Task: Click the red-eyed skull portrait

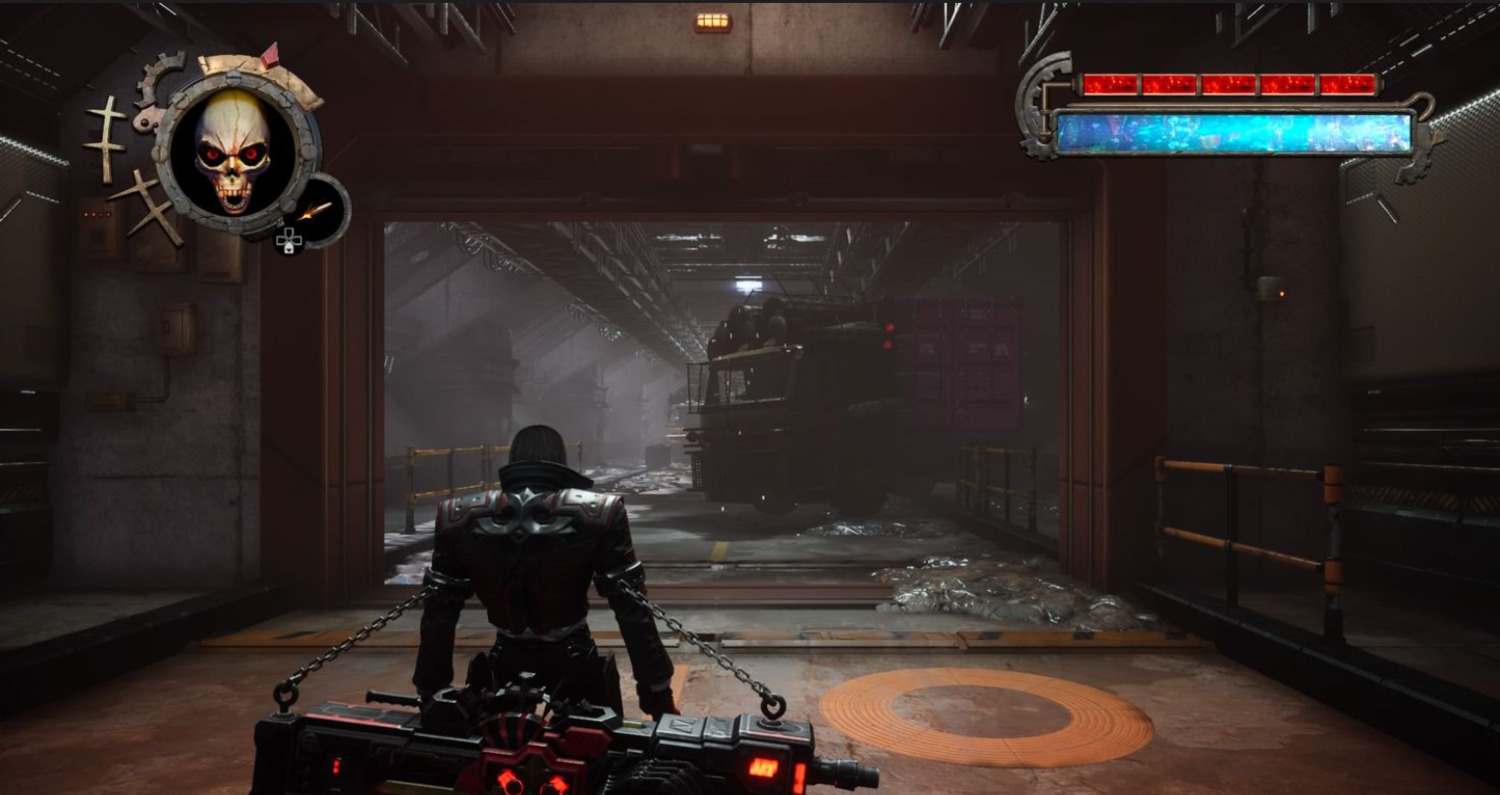Action: 233,150
